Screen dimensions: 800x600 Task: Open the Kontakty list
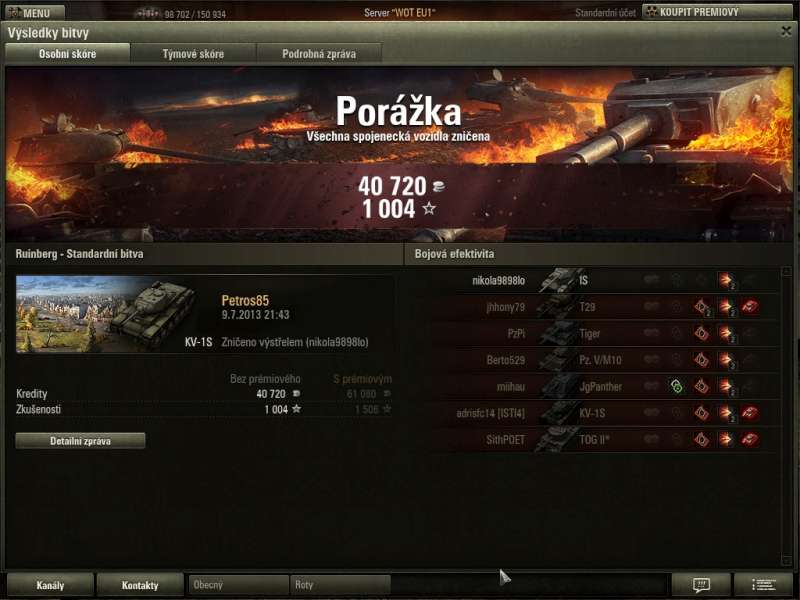(140, 585)
